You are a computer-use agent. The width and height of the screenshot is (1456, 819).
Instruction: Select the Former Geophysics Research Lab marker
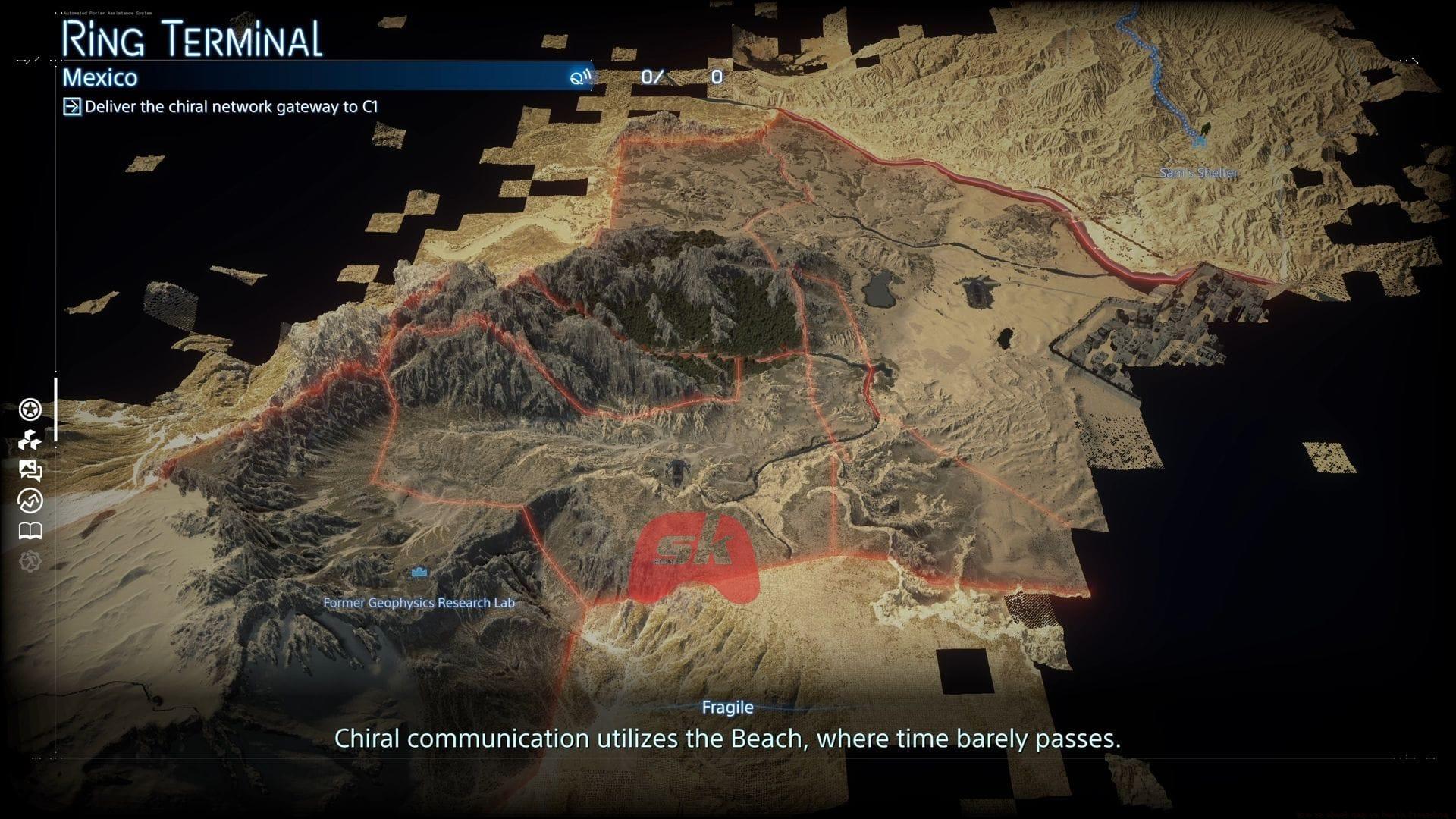click(419, 573)
